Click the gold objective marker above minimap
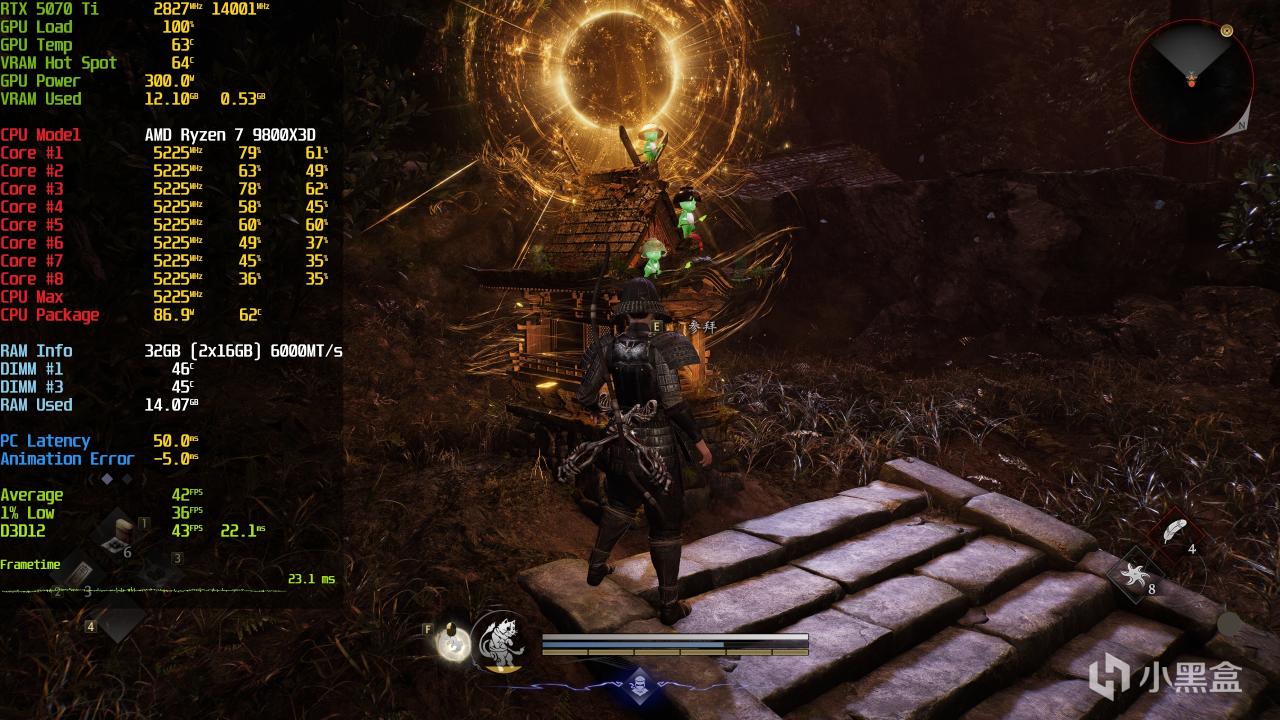This screenshot has height=720, width=1280. [x=1227, y=31]
